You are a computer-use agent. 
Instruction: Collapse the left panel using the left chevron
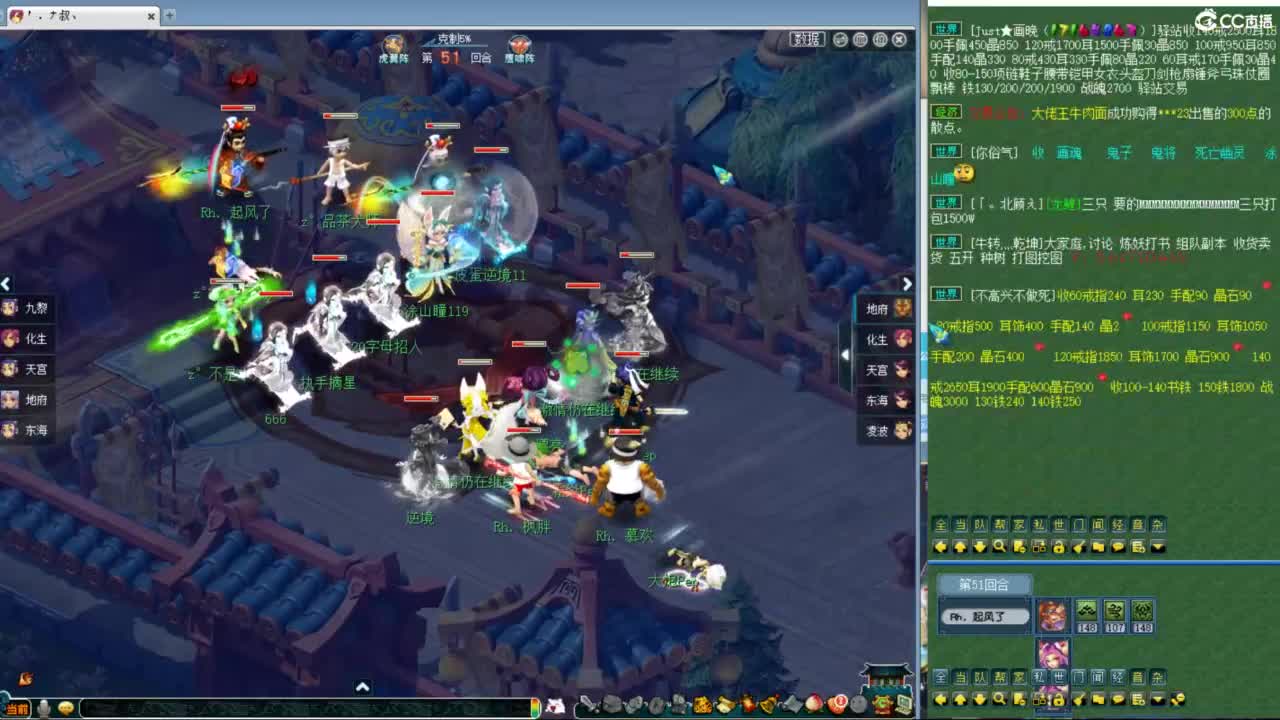pos(7,284)
